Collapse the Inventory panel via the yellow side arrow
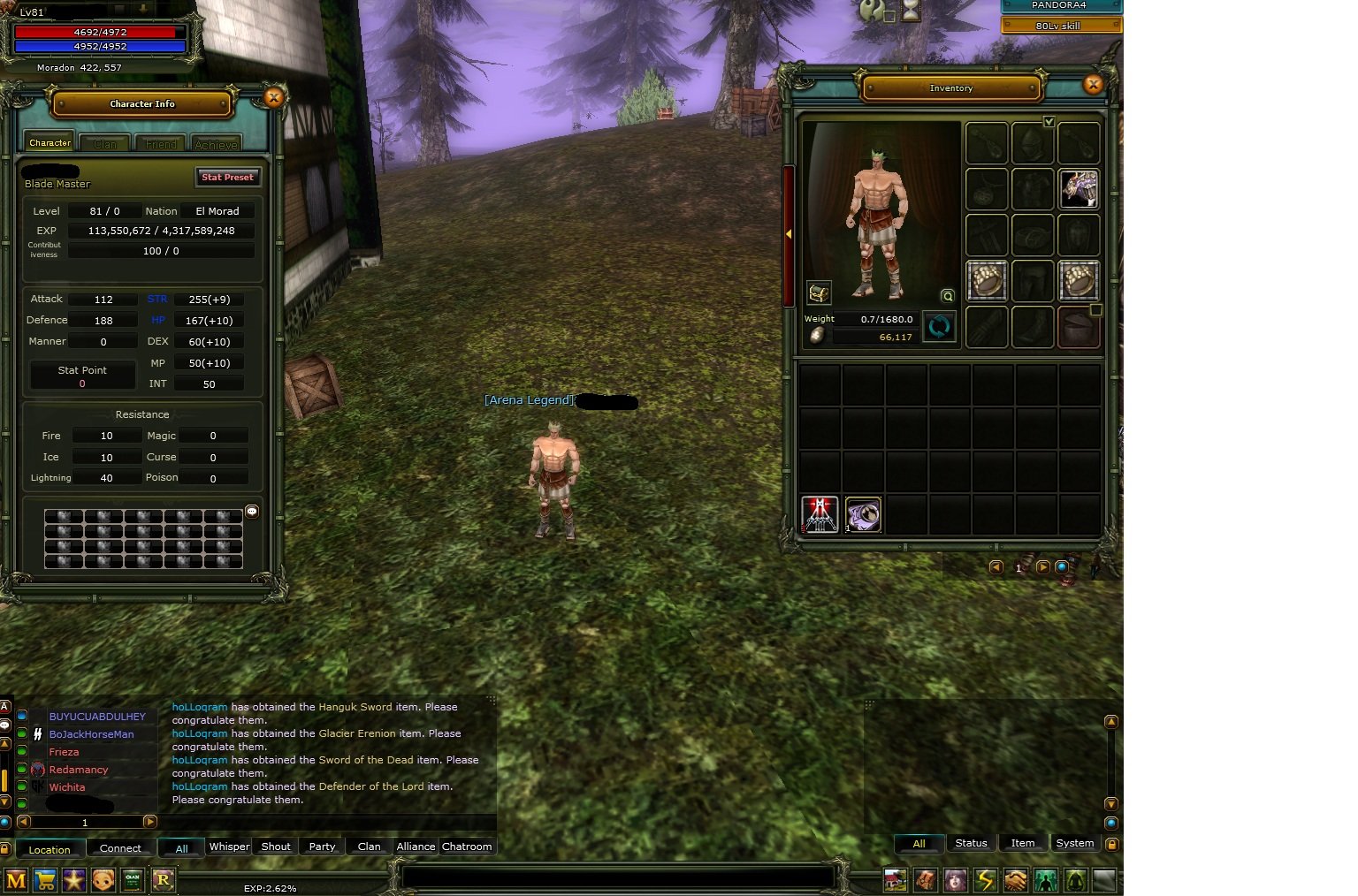The image size is (1358, 896). click(x=790, y=235)
